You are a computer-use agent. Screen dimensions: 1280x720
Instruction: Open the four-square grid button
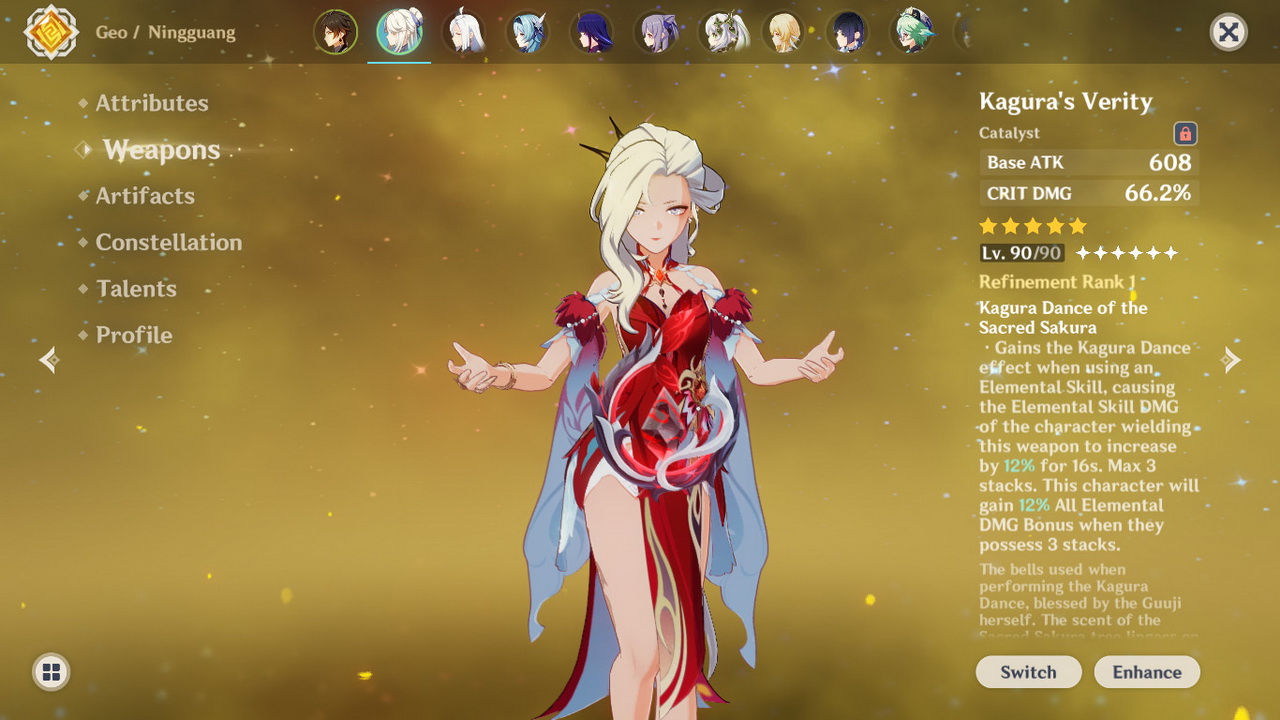52,672
